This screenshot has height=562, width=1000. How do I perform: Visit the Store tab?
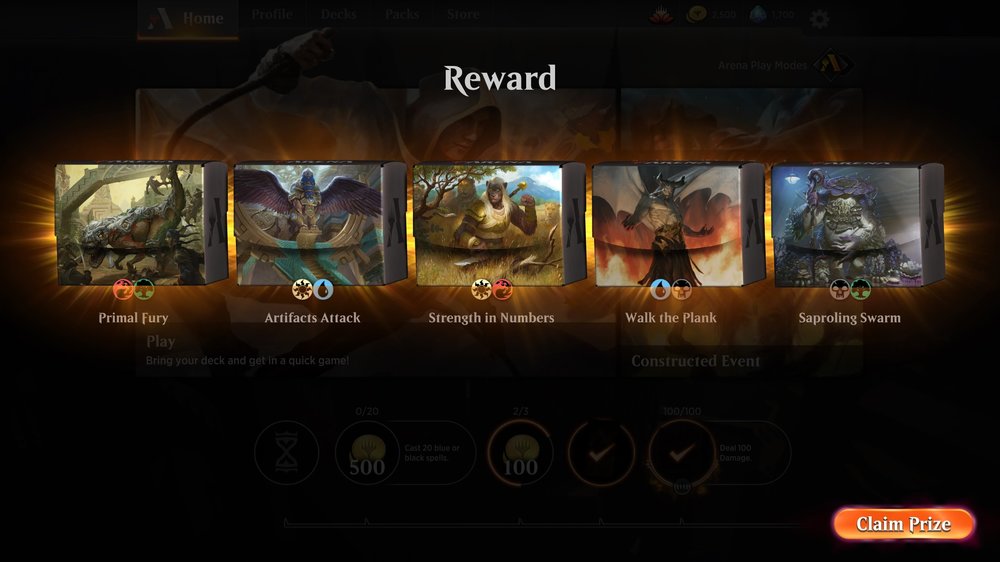[x=462, y=15]
